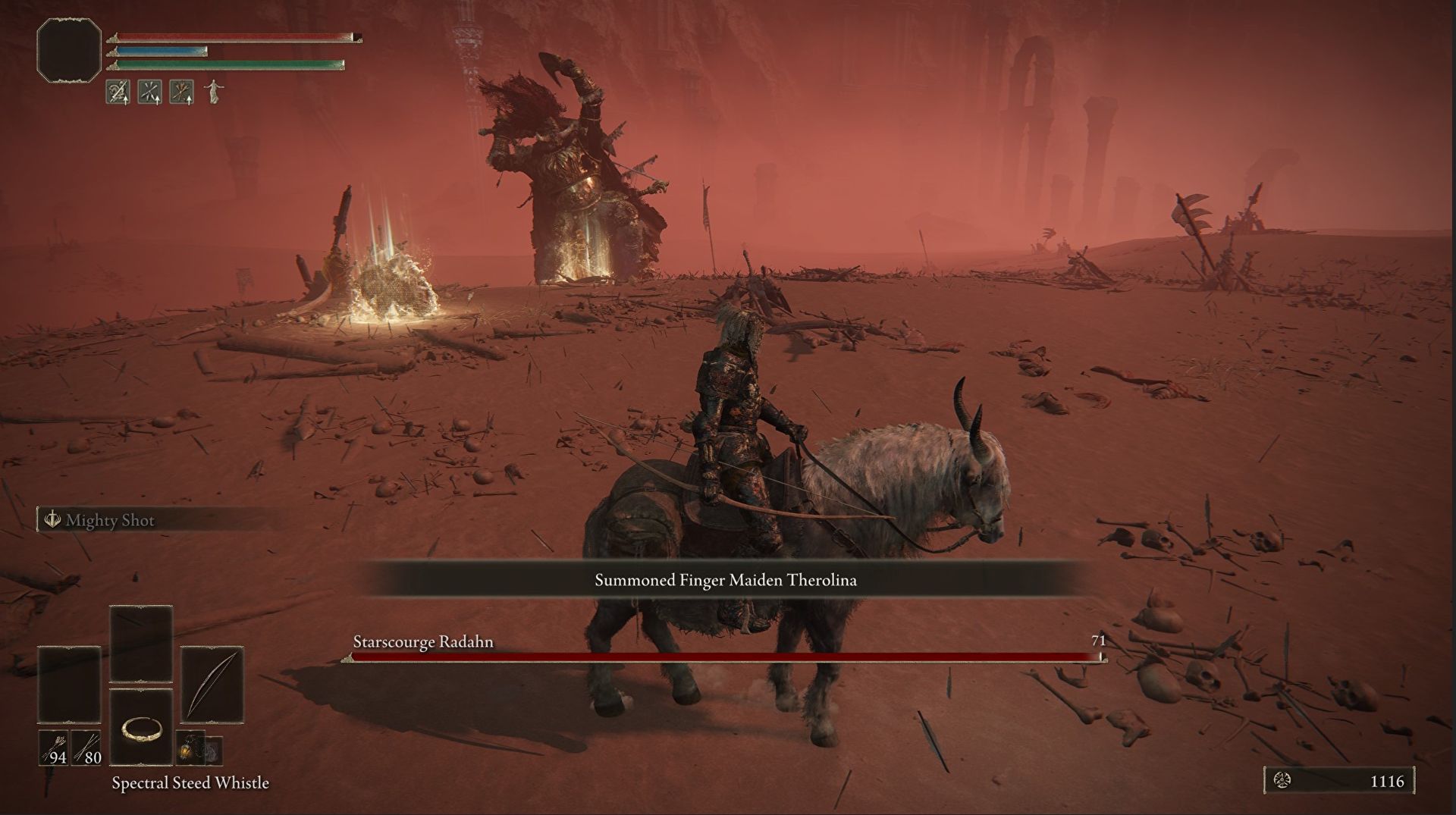Click the sword-with-arrow buff status icon

118,92
